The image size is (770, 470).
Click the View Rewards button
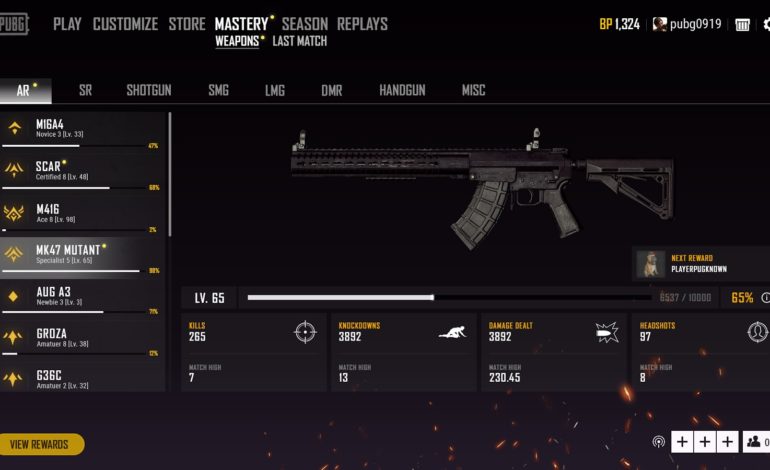40,444
